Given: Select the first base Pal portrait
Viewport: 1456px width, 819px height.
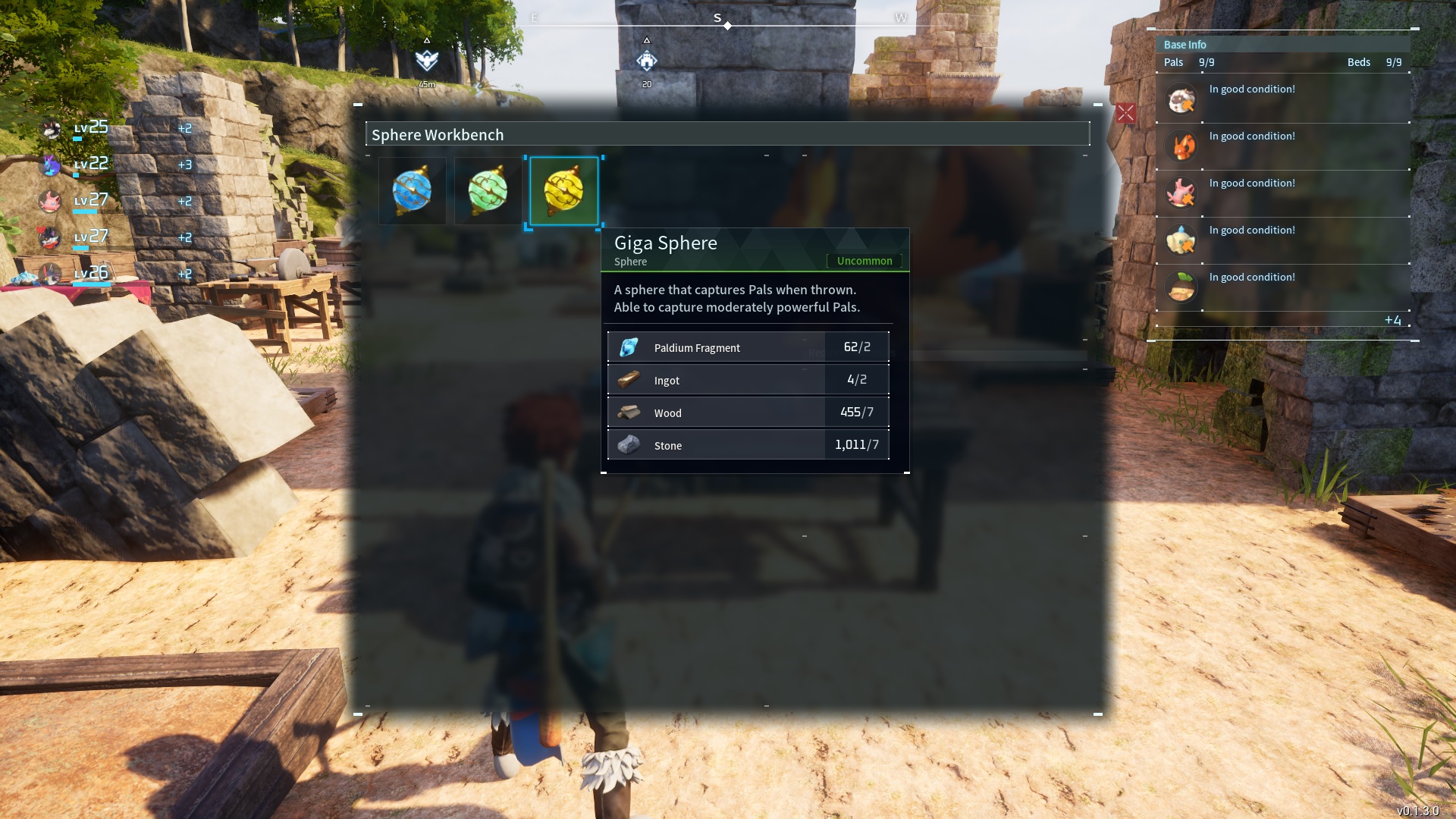Looking at the screenshot, I should point(1181,99).
